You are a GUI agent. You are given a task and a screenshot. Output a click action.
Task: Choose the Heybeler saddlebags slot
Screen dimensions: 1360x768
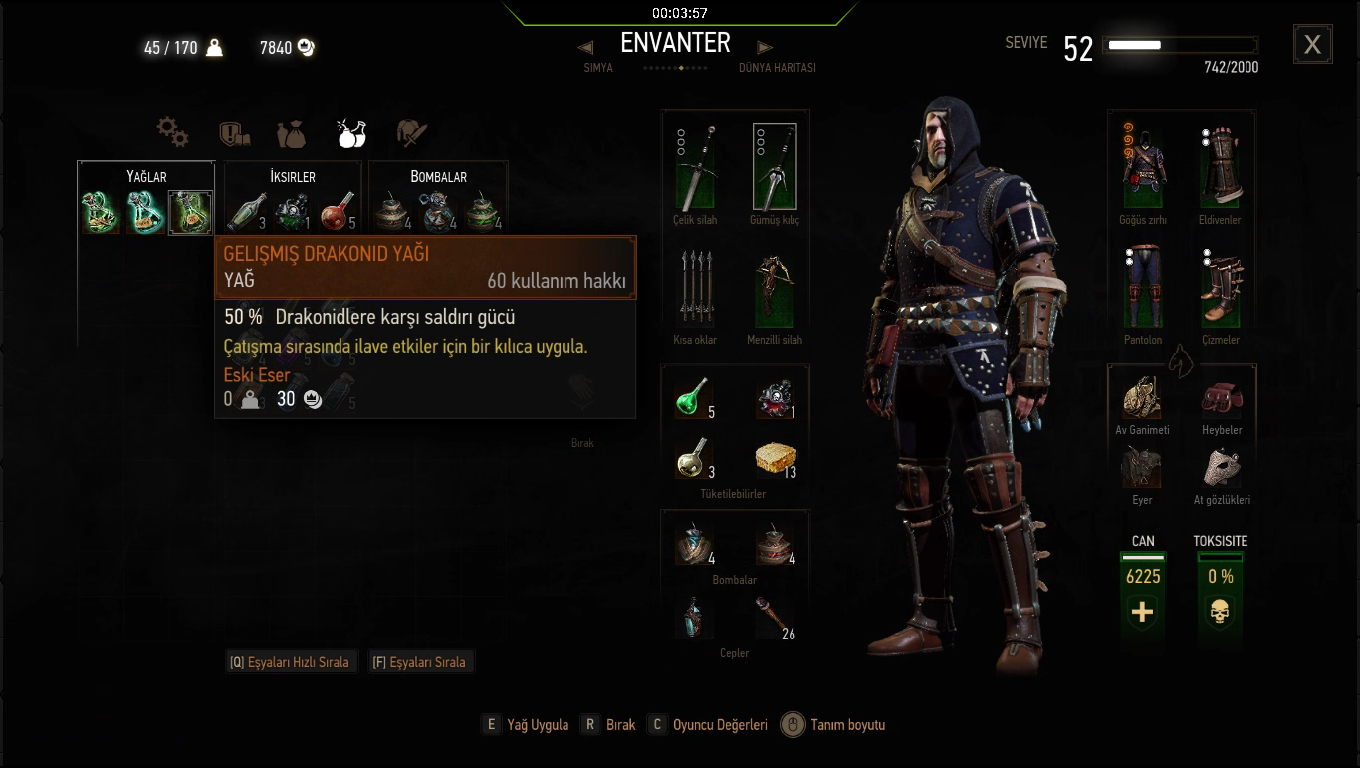(1221, 397)
